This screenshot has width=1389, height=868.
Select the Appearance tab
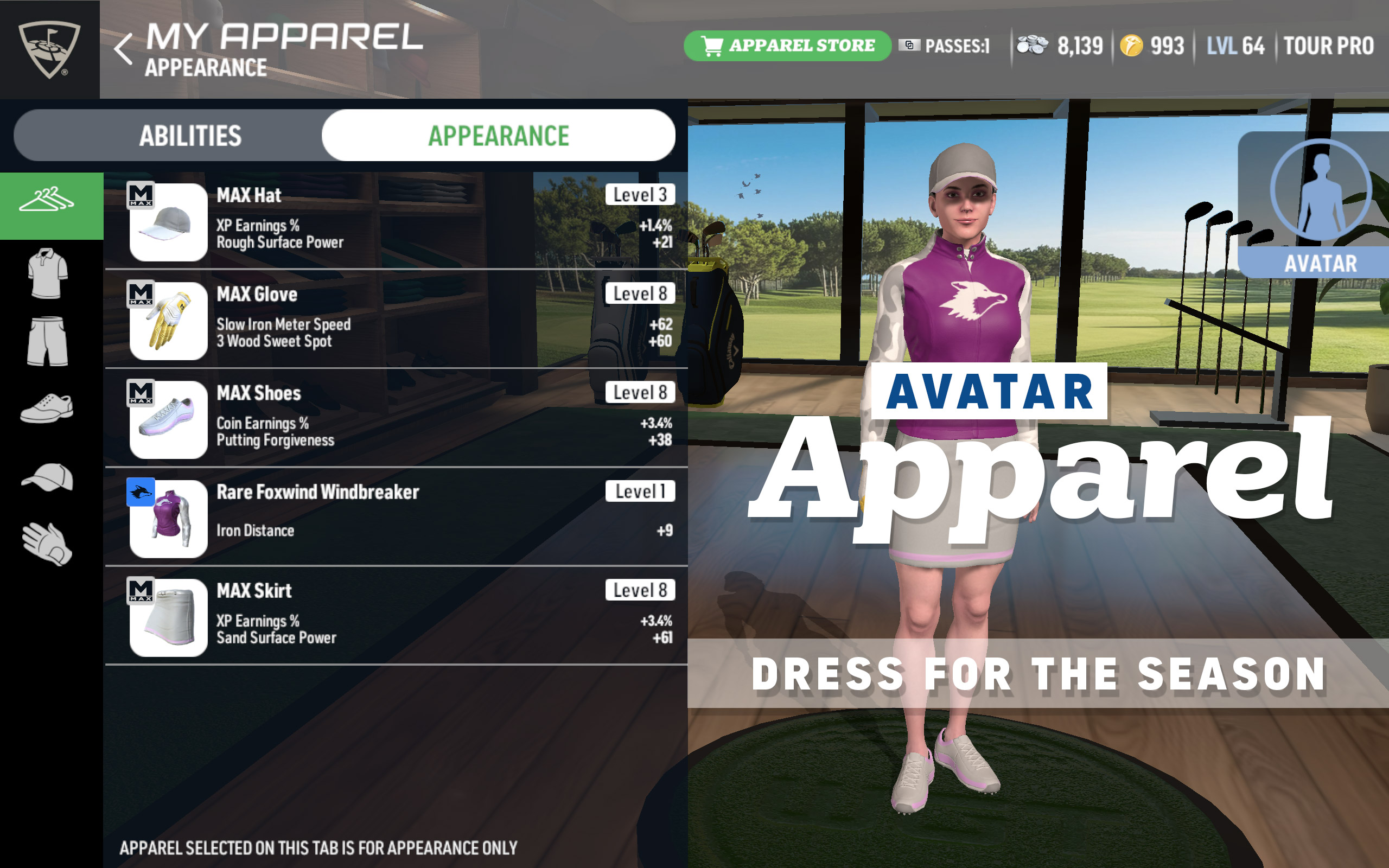498,136
